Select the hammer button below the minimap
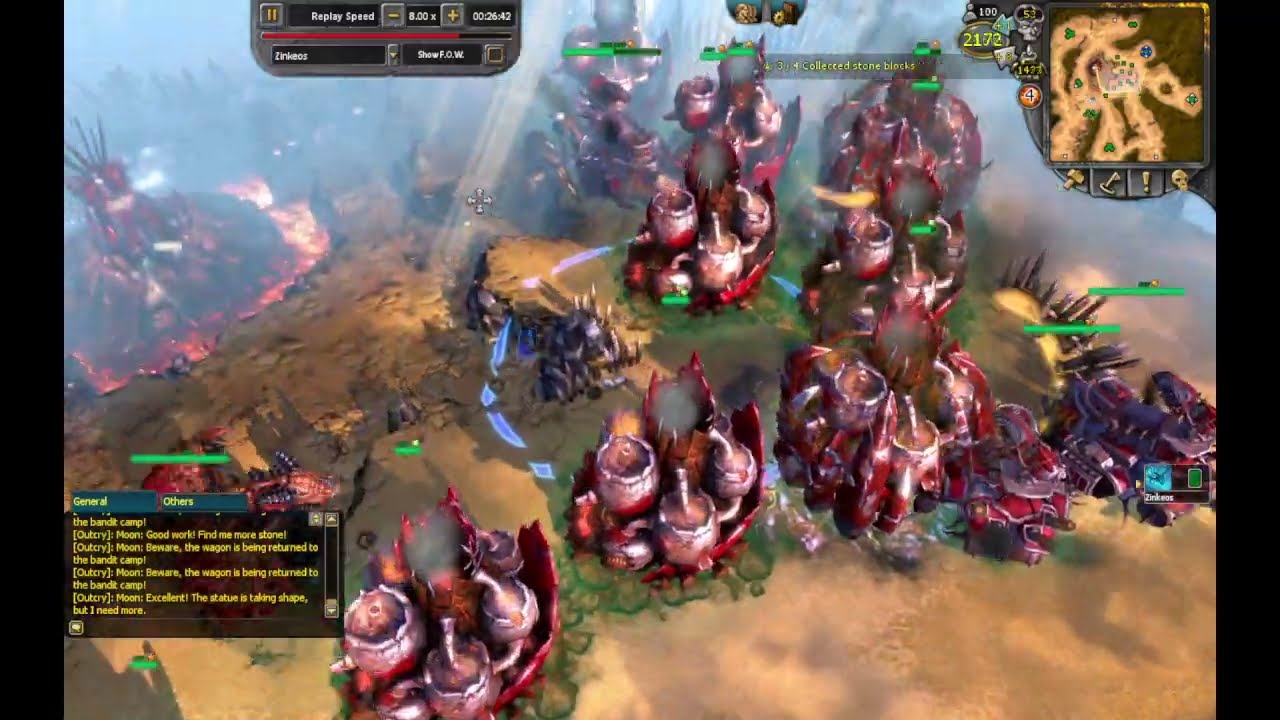 1073,181
